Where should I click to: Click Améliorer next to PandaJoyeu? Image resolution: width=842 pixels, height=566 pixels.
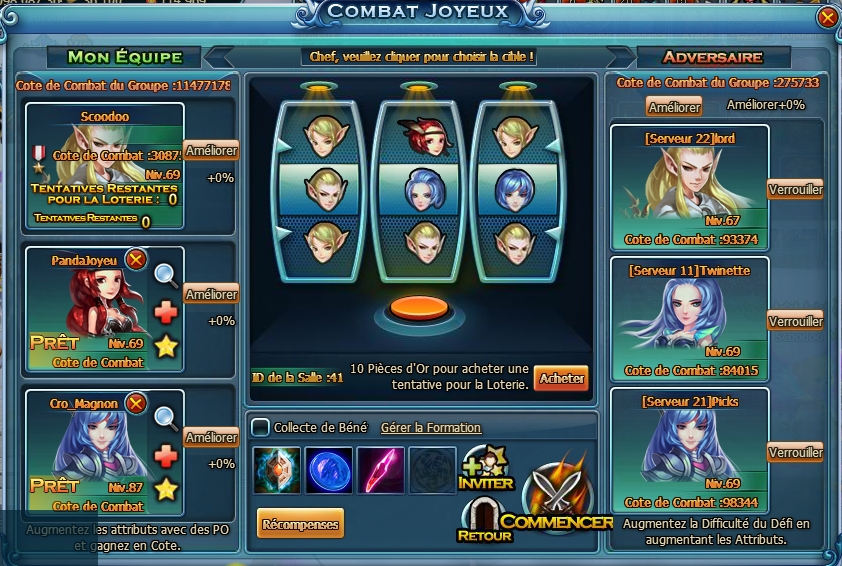click(211, 294)
